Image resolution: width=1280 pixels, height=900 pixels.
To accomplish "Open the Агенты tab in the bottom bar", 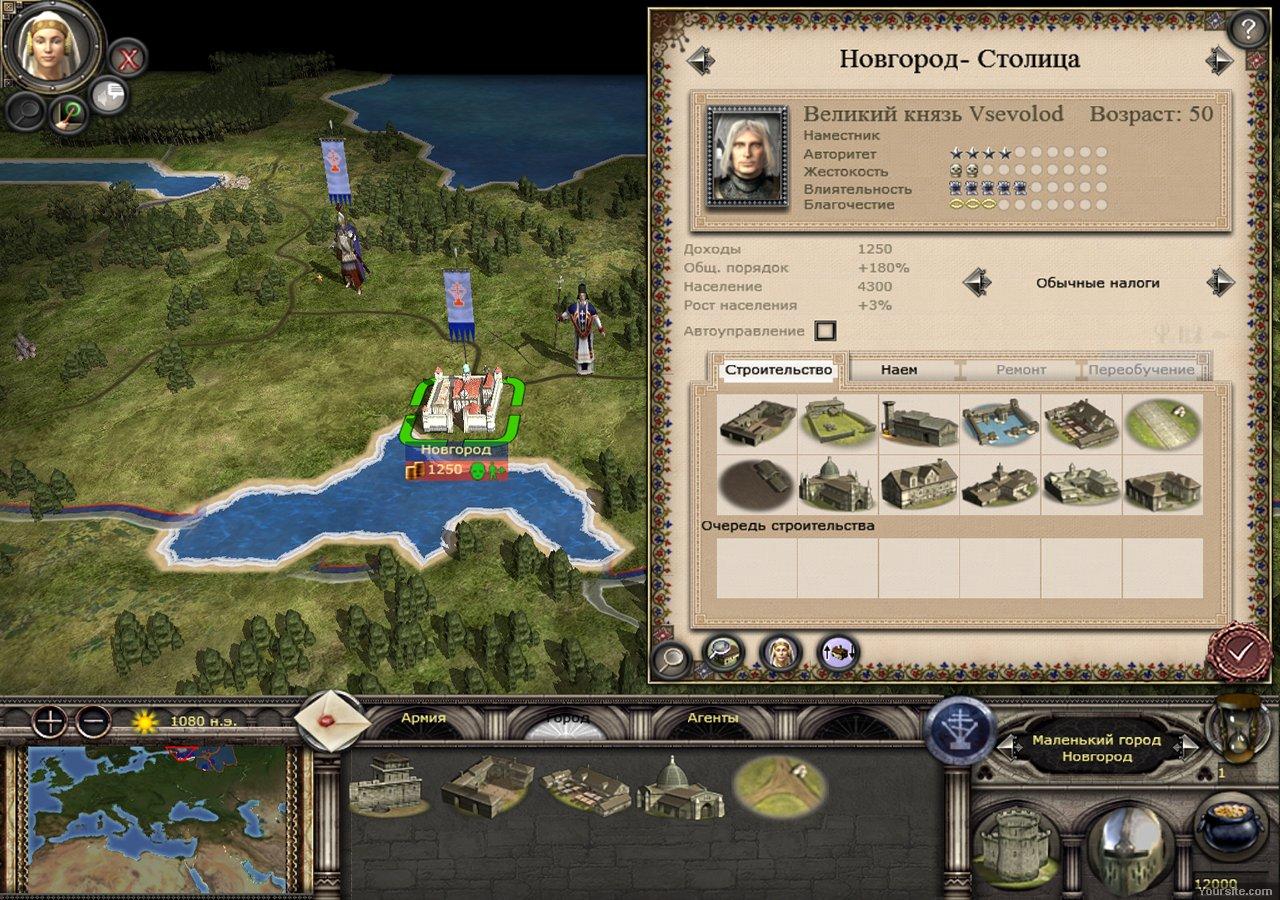I will click(712, 718).
